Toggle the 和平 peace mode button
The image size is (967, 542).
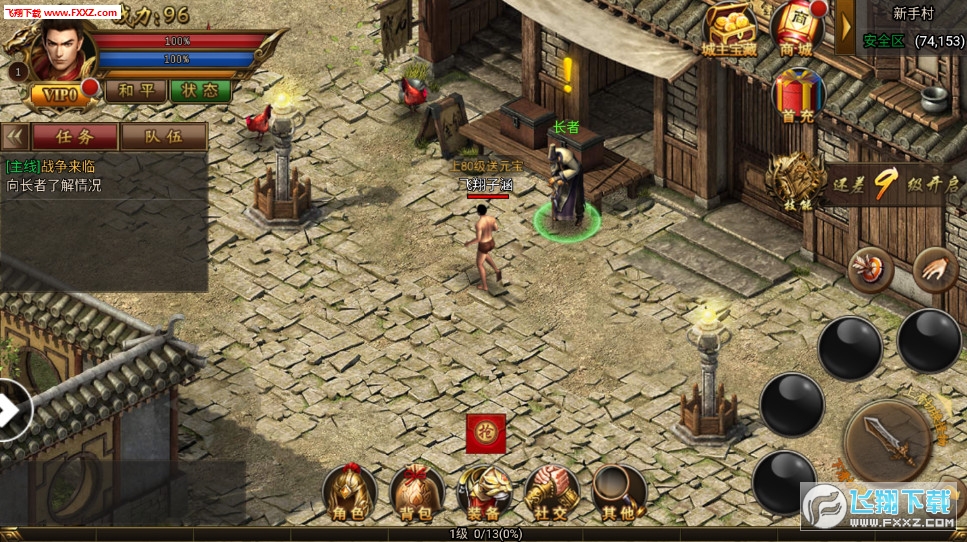tap(134, 91)
